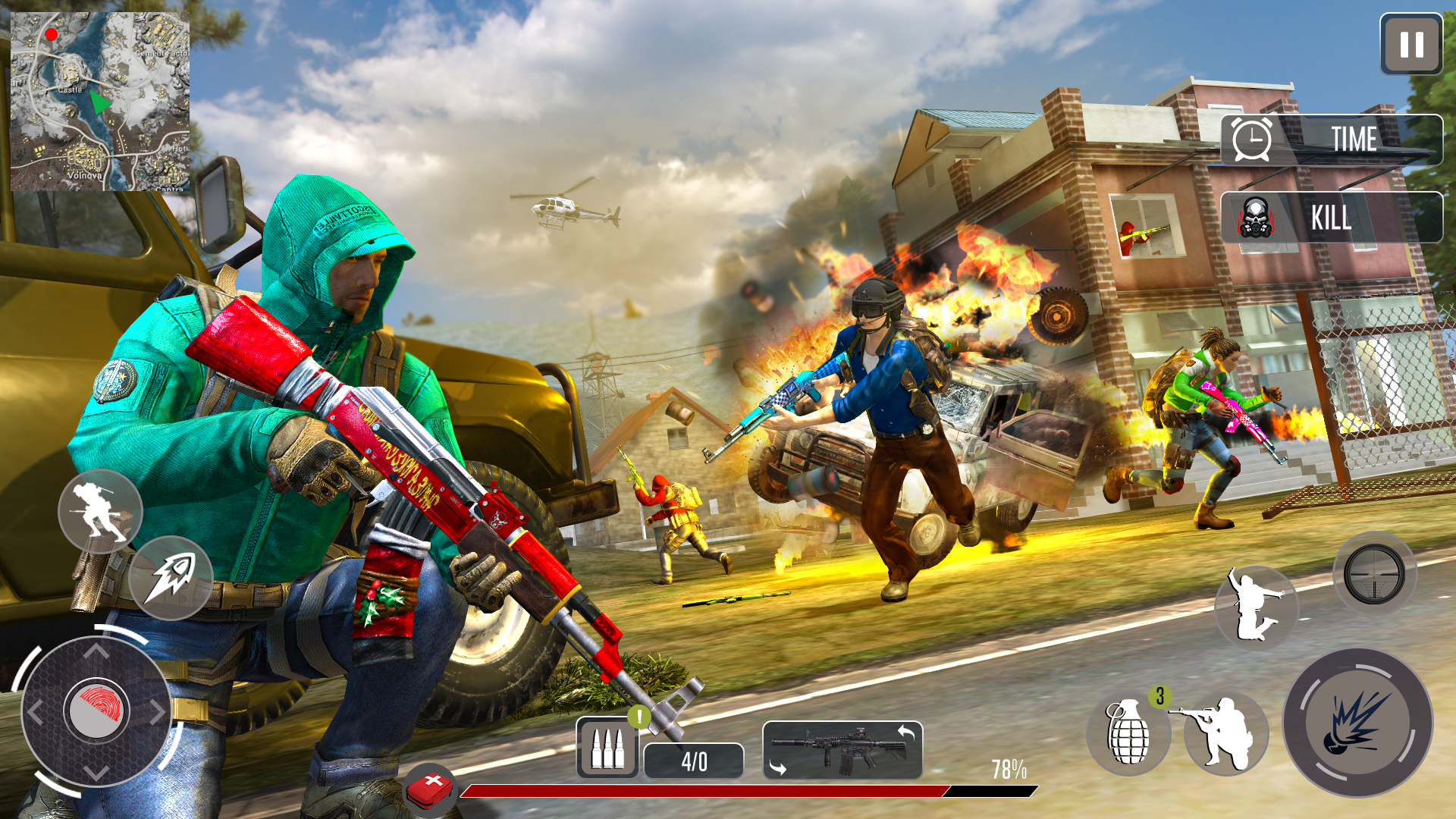Check the alarm clock TIME icon

pos(1251,140)
